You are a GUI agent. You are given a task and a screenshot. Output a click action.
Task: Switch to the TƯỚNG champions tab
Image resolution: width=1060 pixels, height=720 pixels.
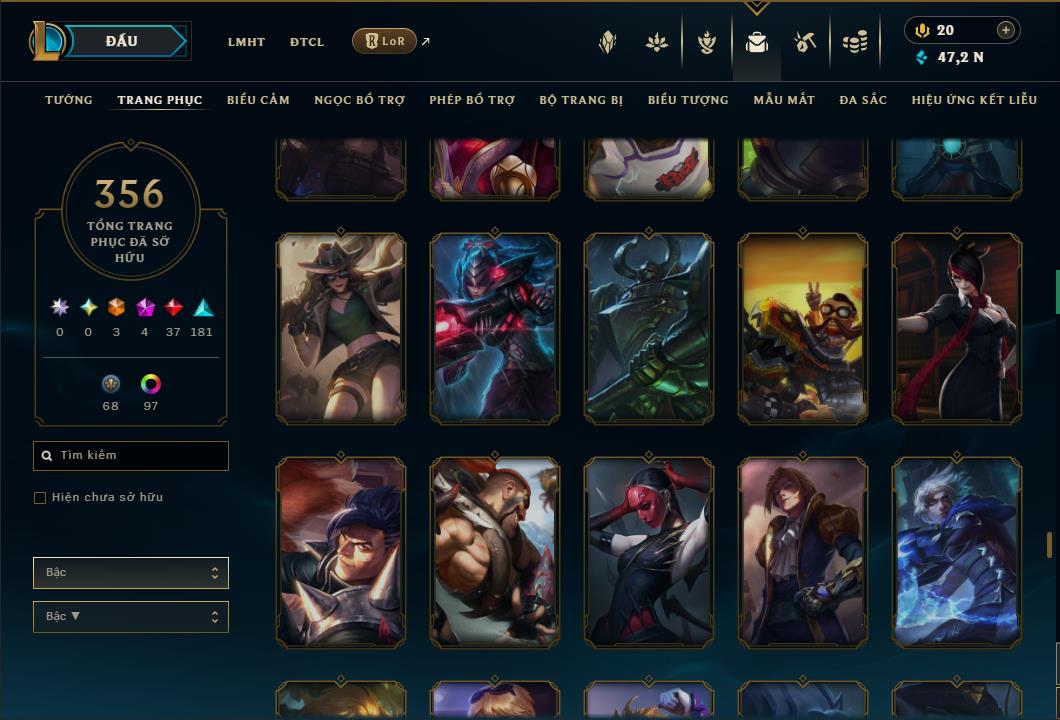(x=69, y=100)
